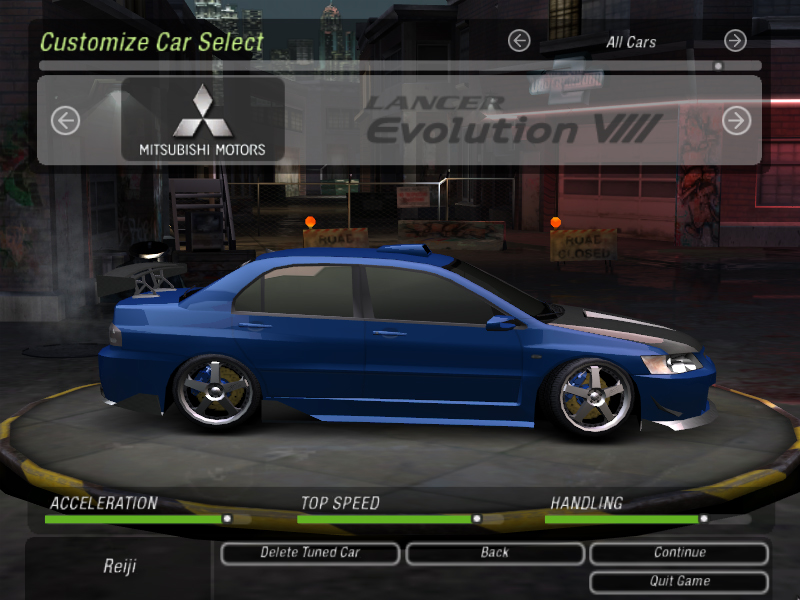The width and height of the screenshot is (800, 600).
Task: Show the next car with right arrow
Action: click(736, 121)
